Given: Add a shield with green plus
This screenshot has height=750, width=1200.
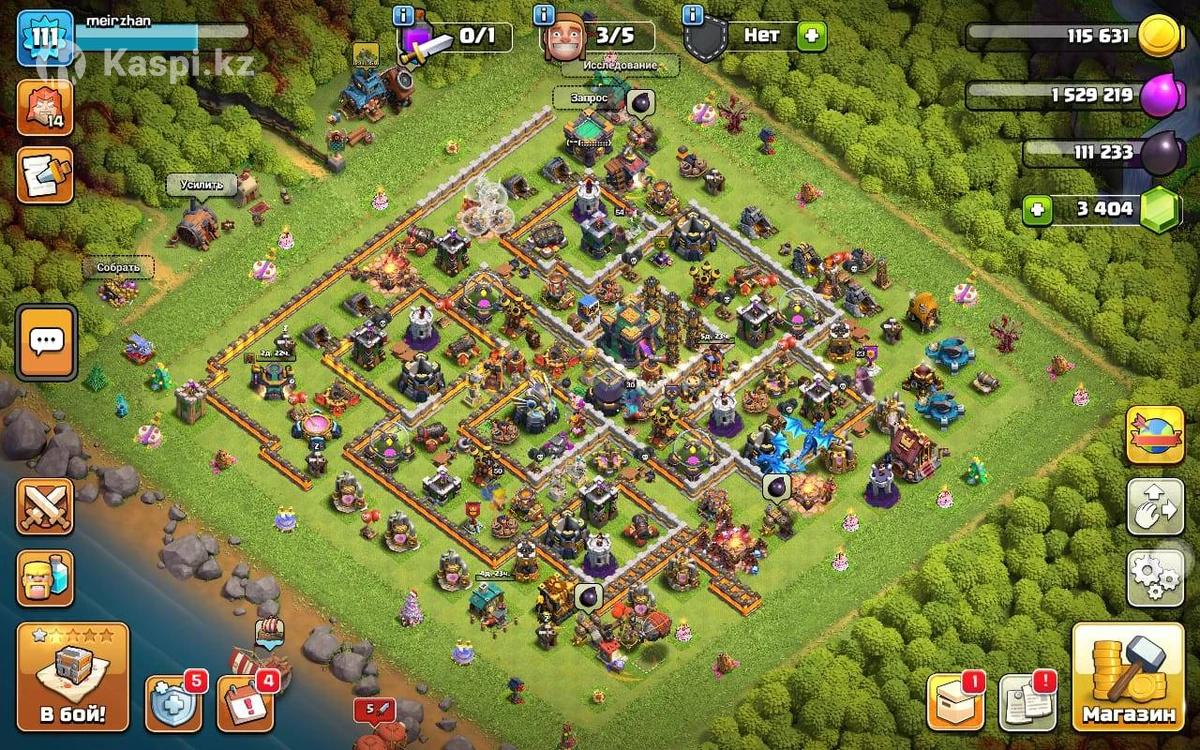Looking at the screenshot, I should 811,36.
